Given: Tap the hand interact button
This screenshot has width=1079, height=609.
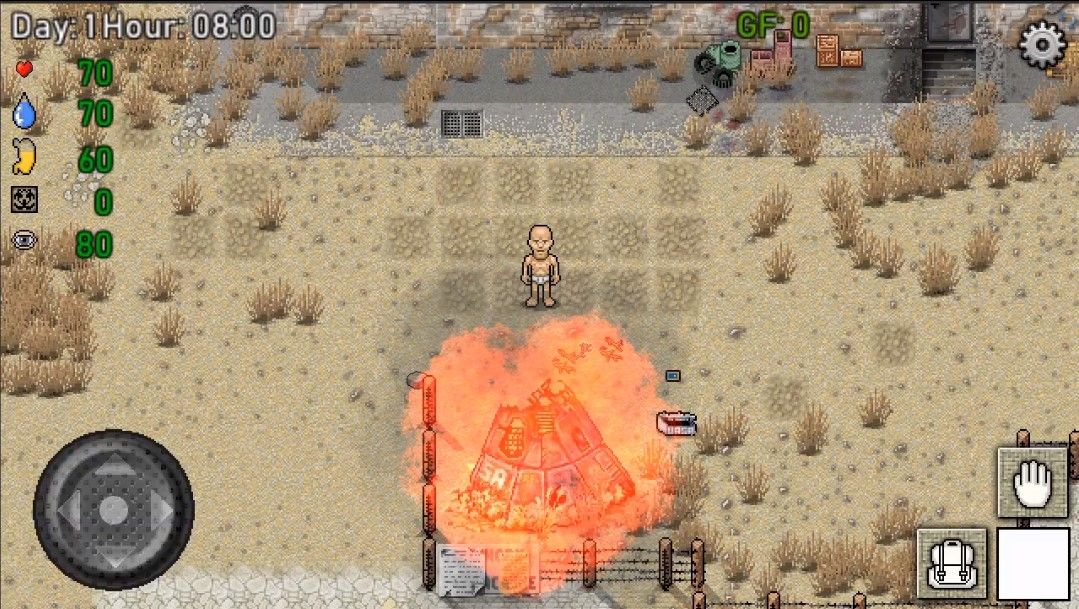Looking at the screenshot, I should click(1032, 484).
